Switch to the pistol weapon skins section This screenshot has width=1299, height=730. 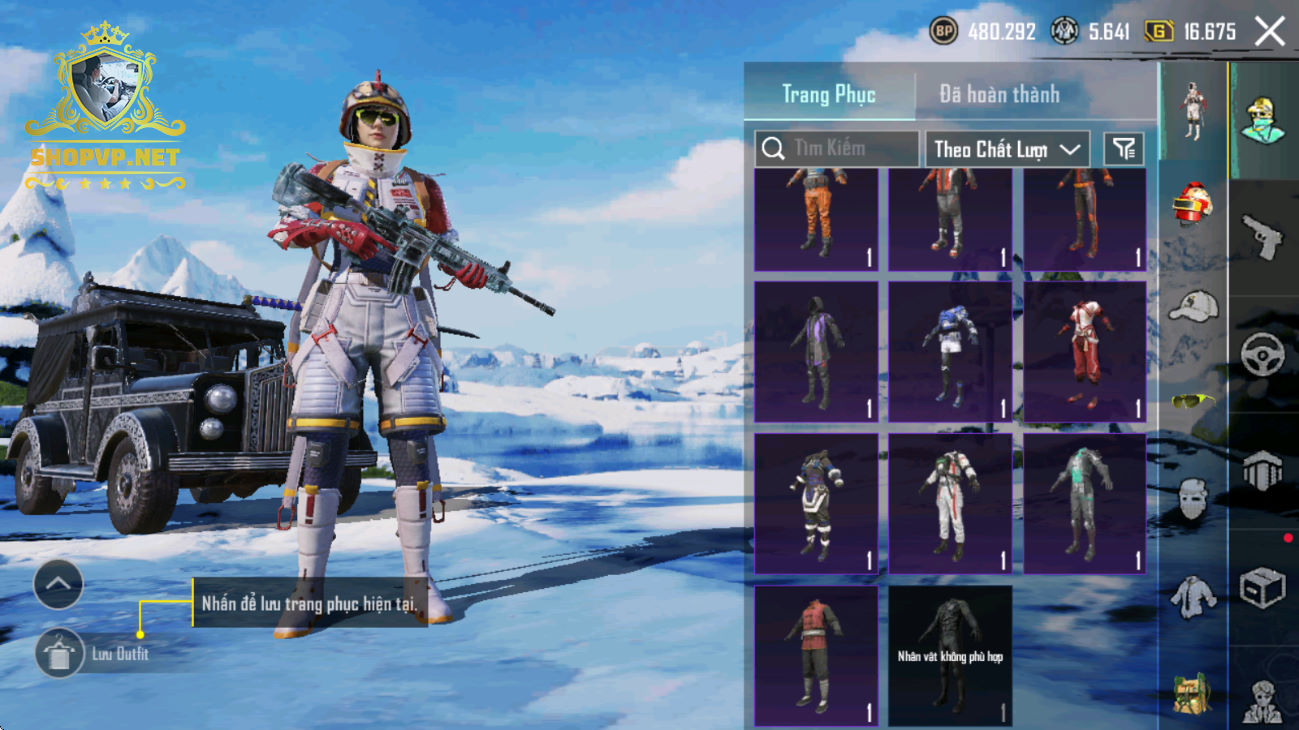pyautogui.click(x=1263, y=237)
